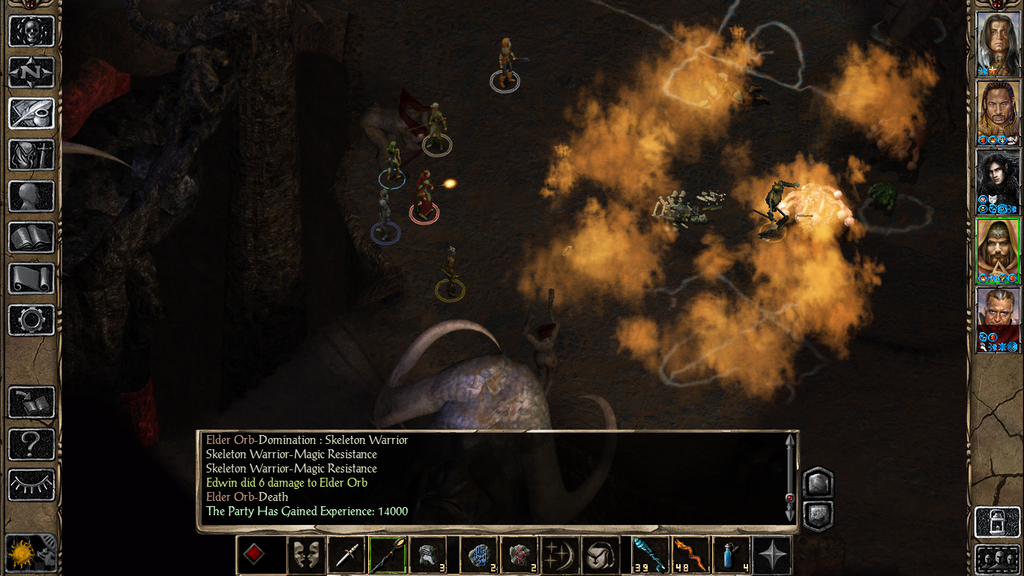The height and width of the screenshot is (576, 1024).
Task: Click the question mark help button
Action: coord(31,444)
